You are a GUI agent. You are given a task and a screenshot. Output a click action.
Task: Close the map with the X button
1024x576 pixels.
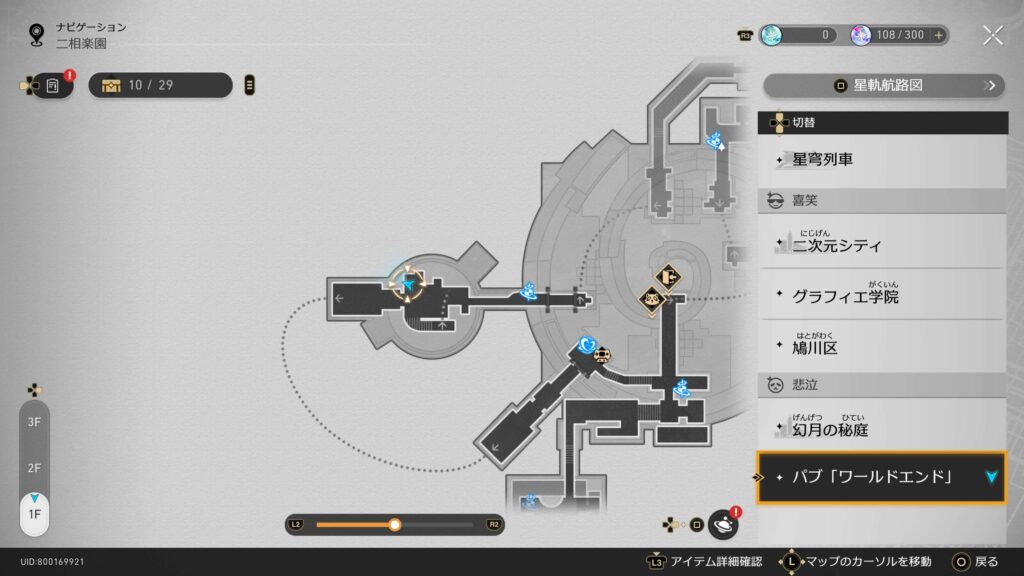(992, 35)
